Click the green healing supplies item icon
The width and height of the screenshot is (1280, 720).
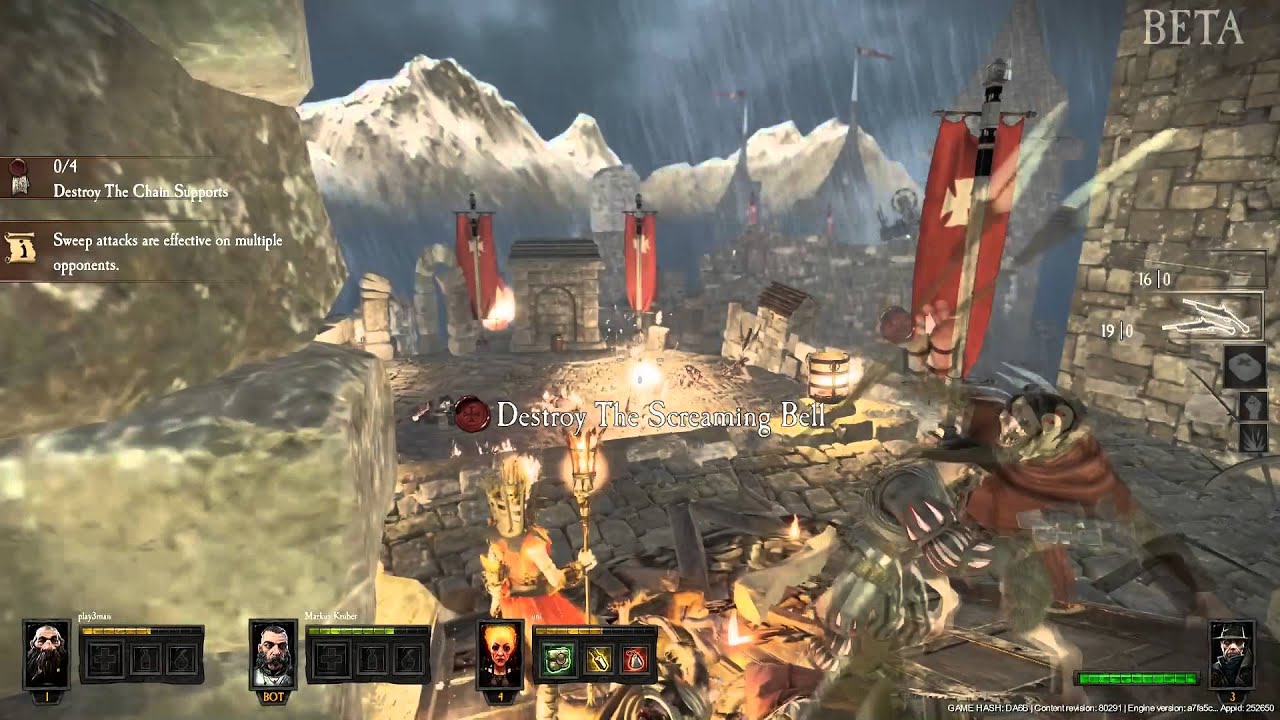pyautogui.click(x=559, y=658)
